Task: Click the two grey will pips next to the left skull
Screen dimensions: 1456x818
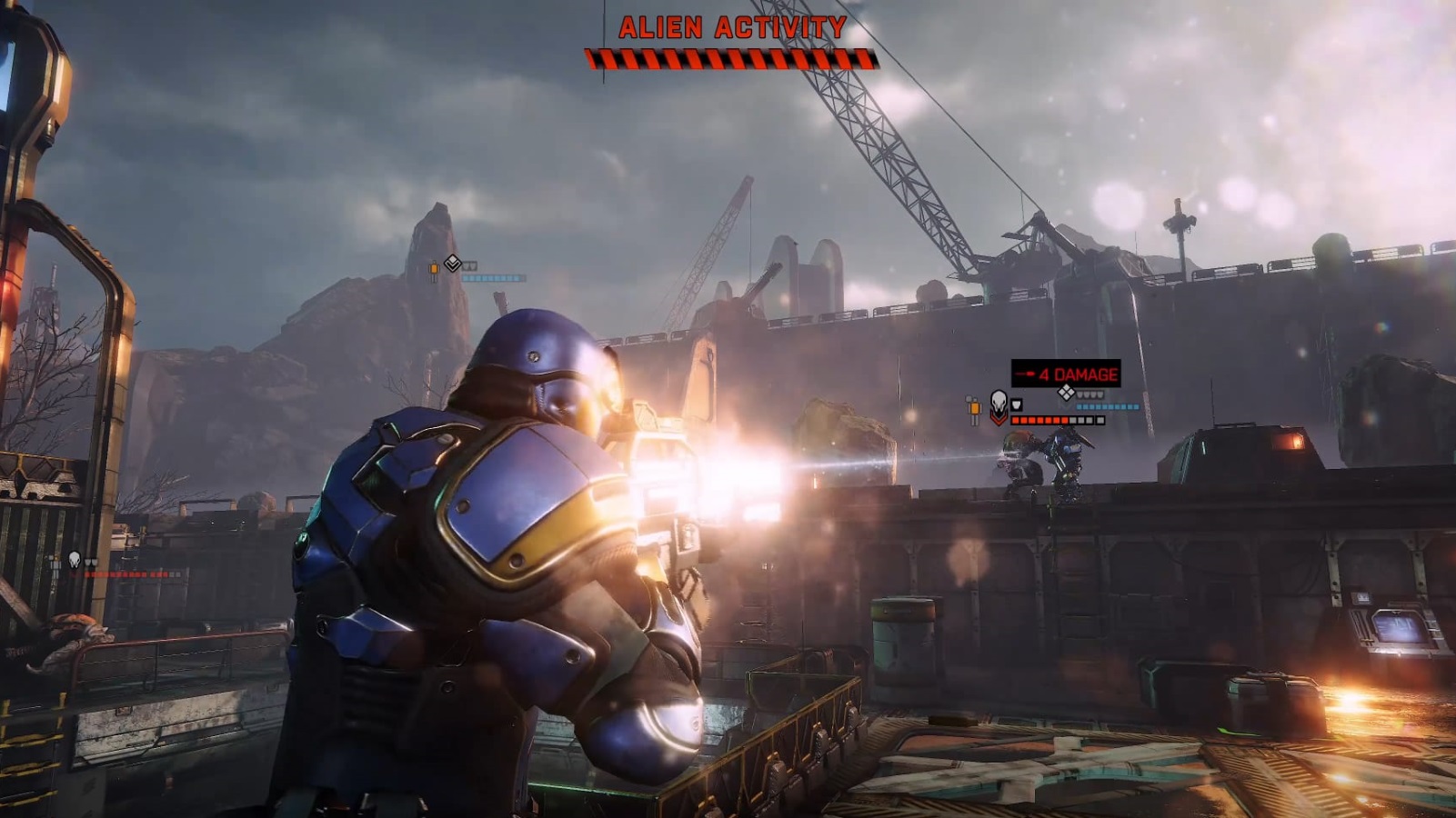Action: coord(91,561)
